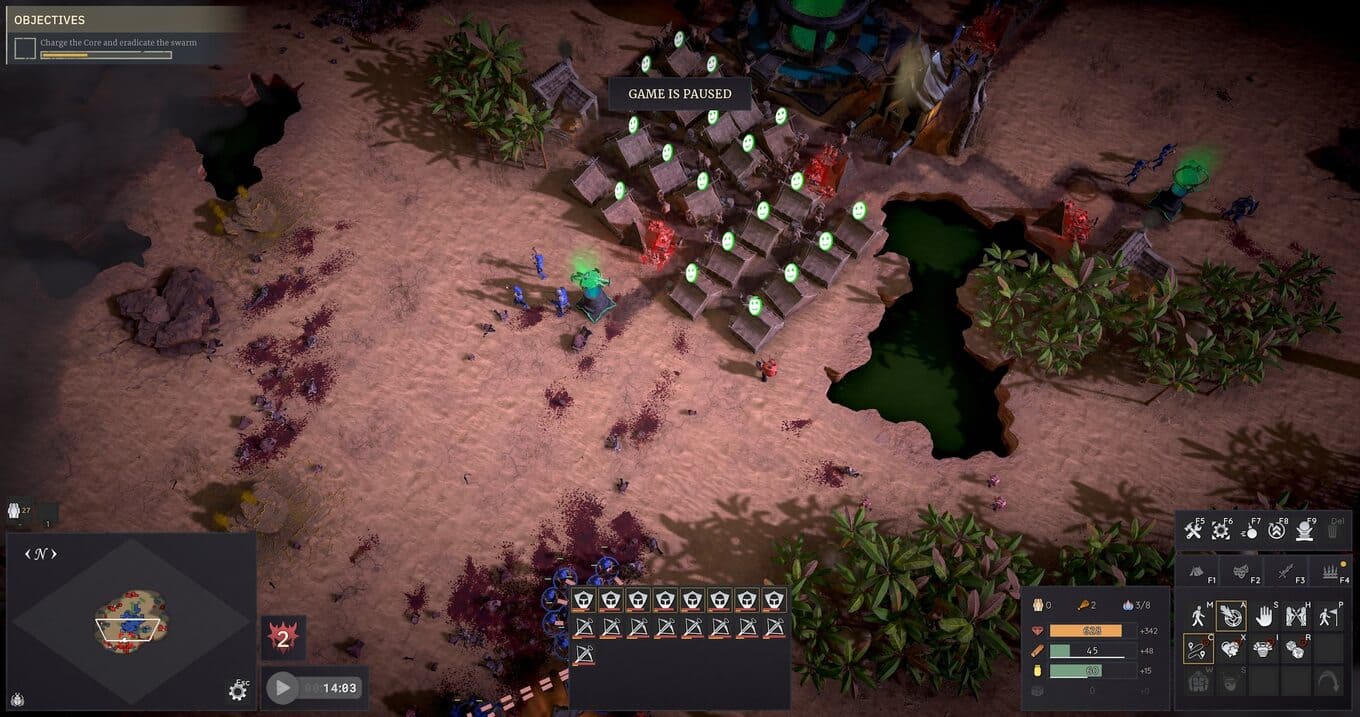Resume the game with the play button
The height and width of the screenshot is (717, 1360).
click(283, 687)
